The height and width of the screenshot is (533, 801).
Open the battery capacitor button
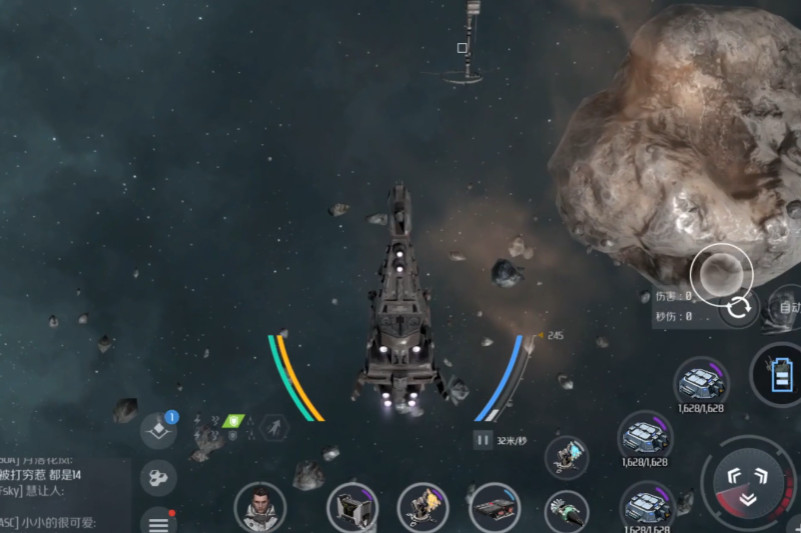click(781, 377)
